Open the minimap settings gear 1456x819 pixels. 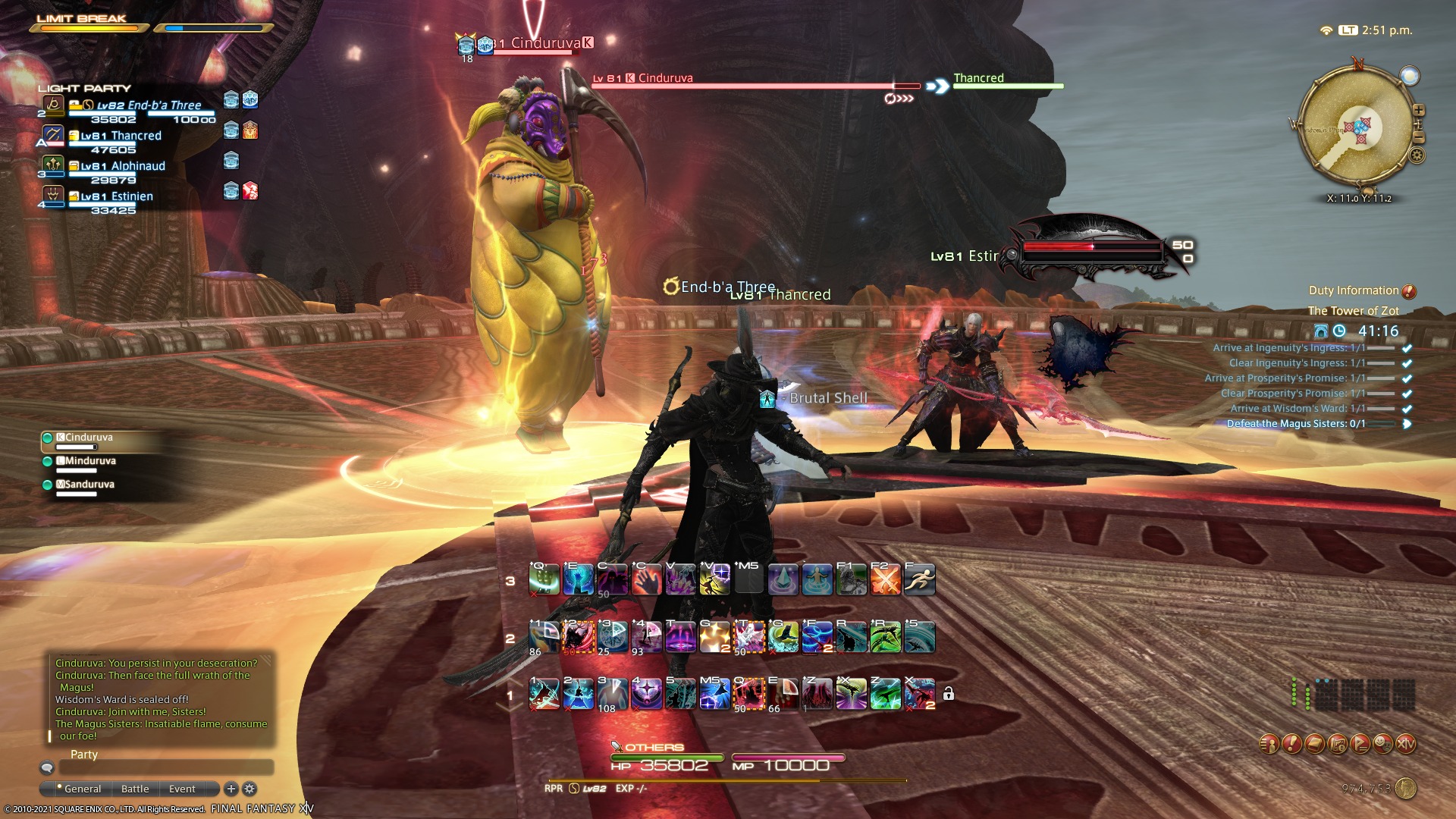click(x=1417, y=155)
